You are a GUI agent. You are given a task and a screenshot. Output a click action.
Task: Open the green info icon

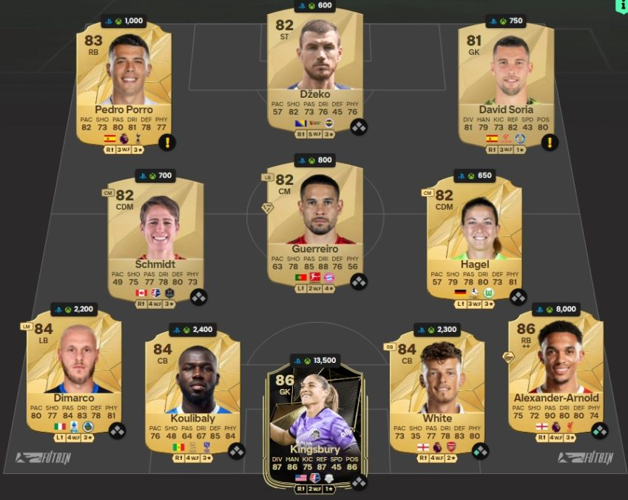click(620, 6)
